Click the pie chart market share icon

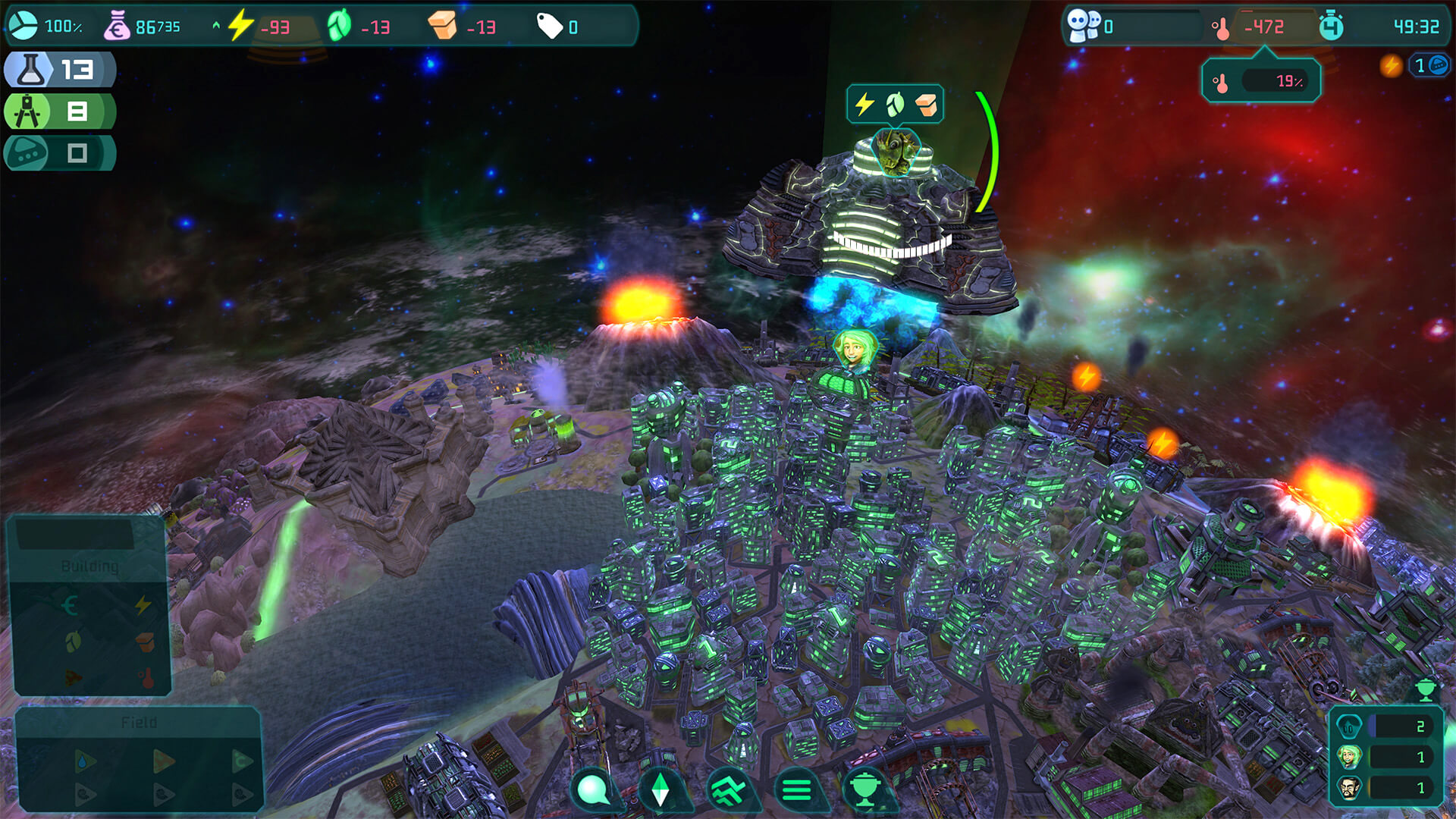[23, 27]
